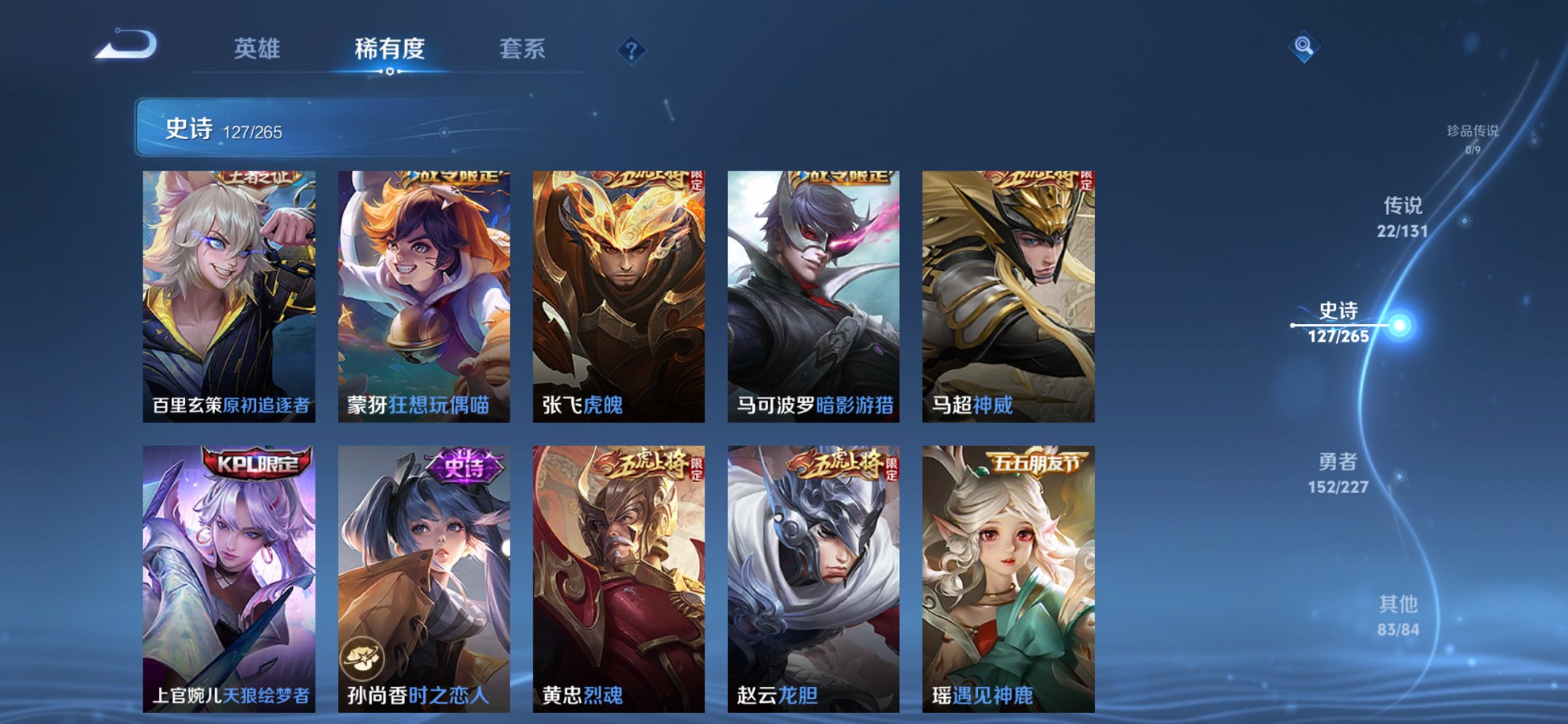This screenshot has height=724, width=1568.
Task: Switch to the 套系 tab
Action: click(x=522, y=50)
